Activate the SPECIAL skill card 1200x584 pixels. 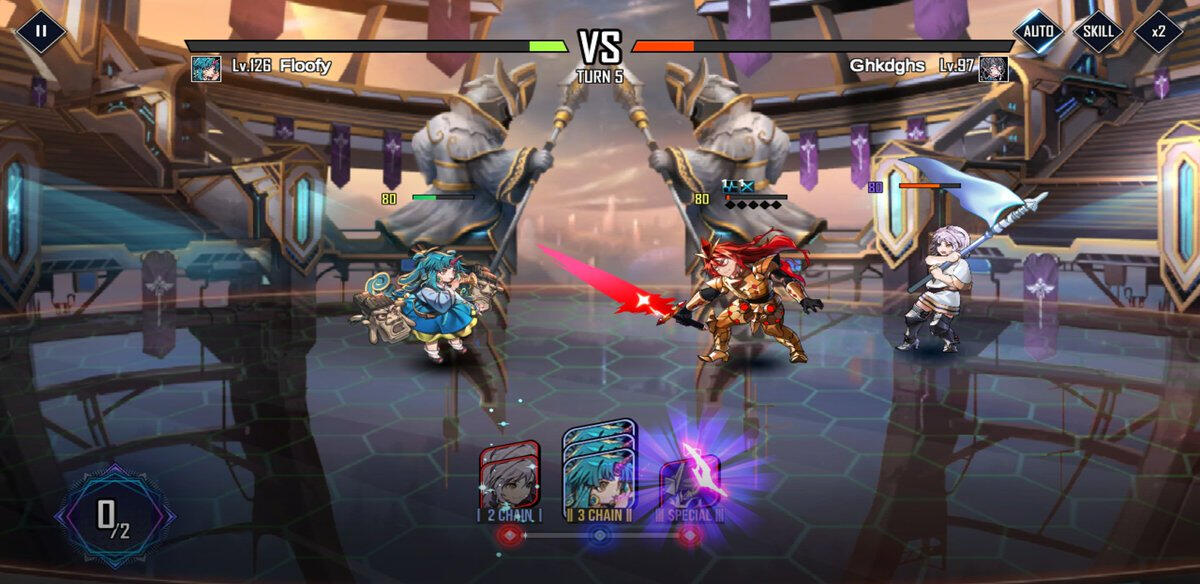[689, 476]
